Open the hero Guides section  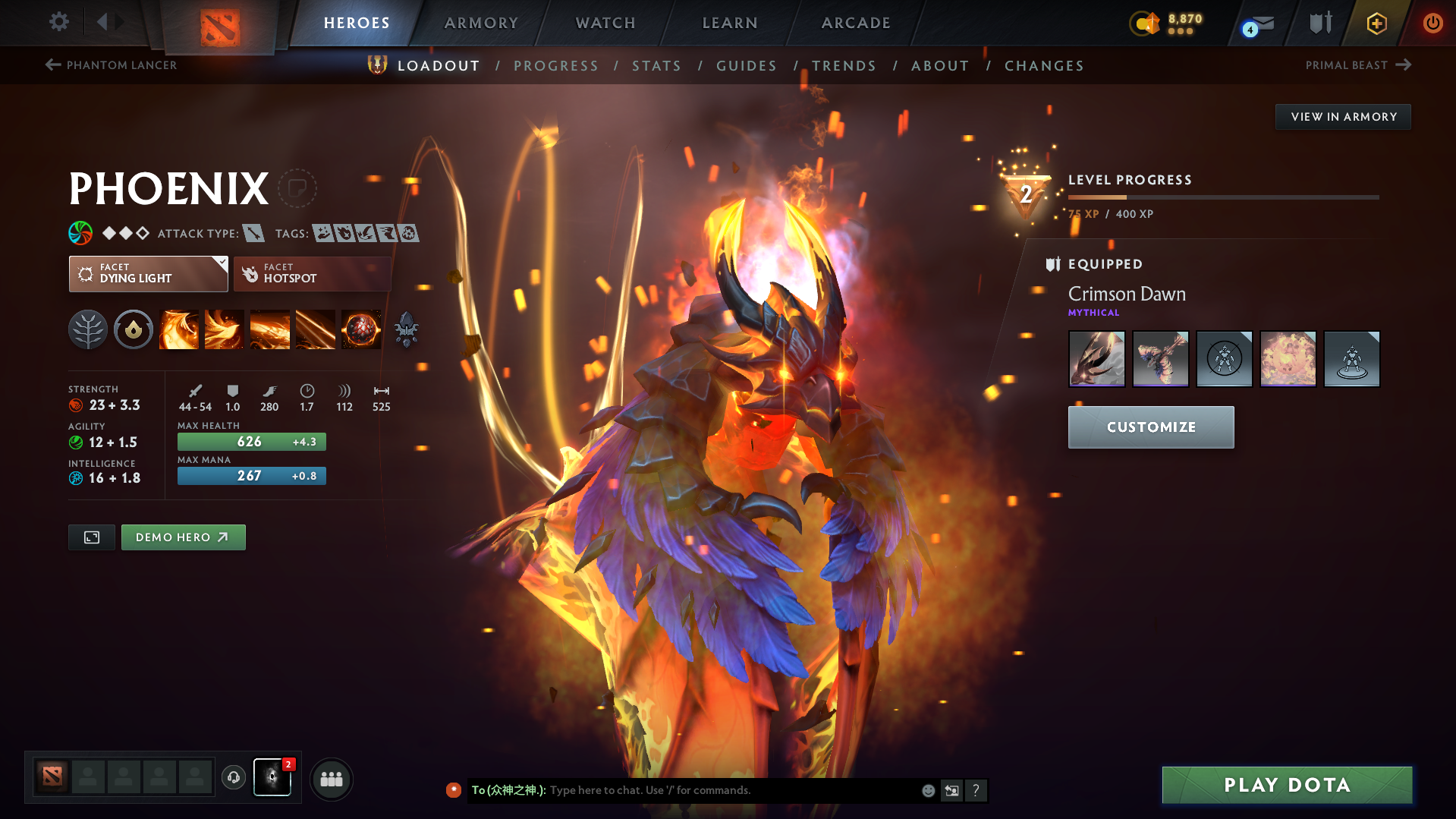[747, 66]
